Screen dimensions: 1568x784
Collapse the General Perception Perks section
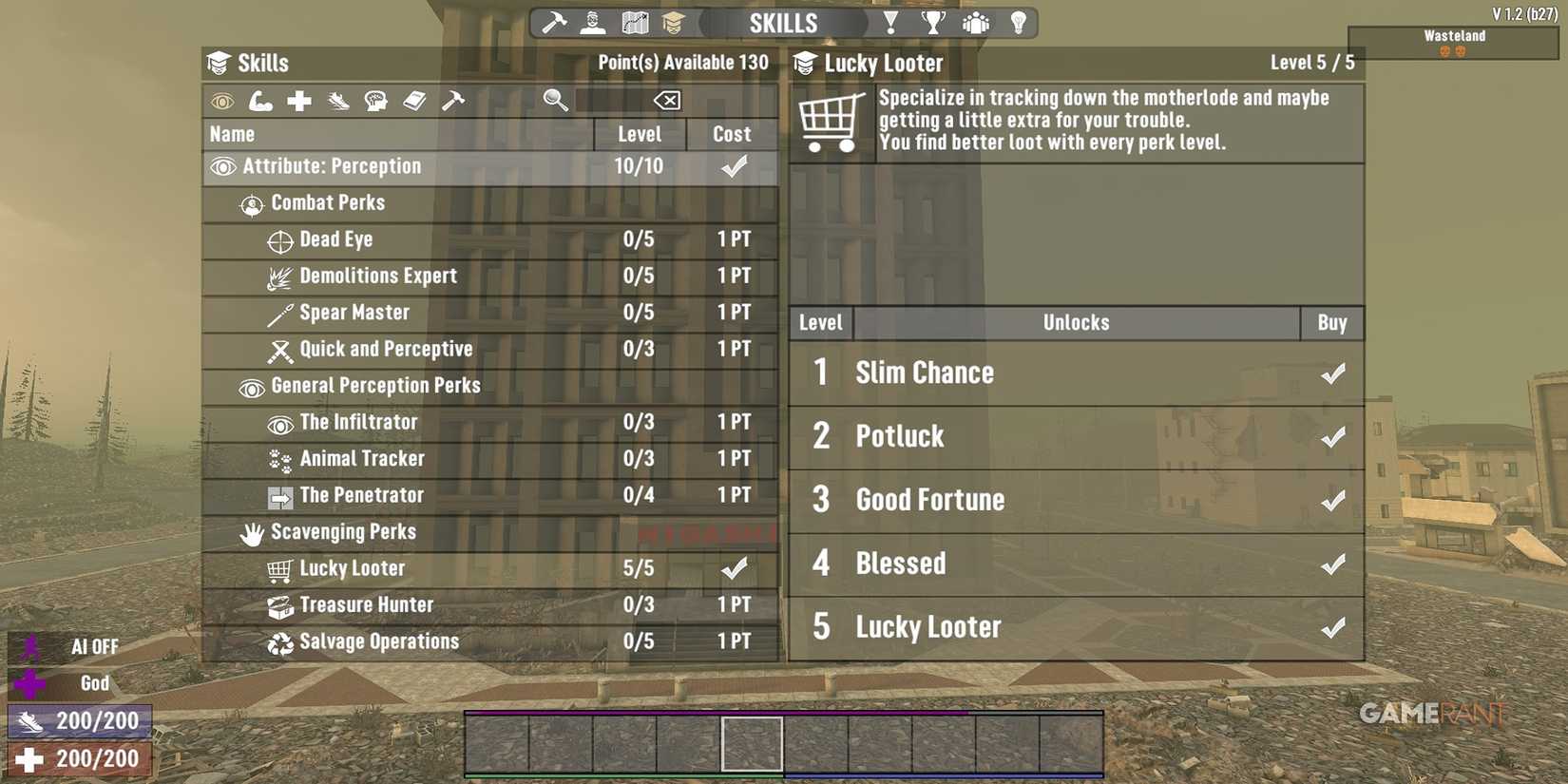[x=374, y=385]
